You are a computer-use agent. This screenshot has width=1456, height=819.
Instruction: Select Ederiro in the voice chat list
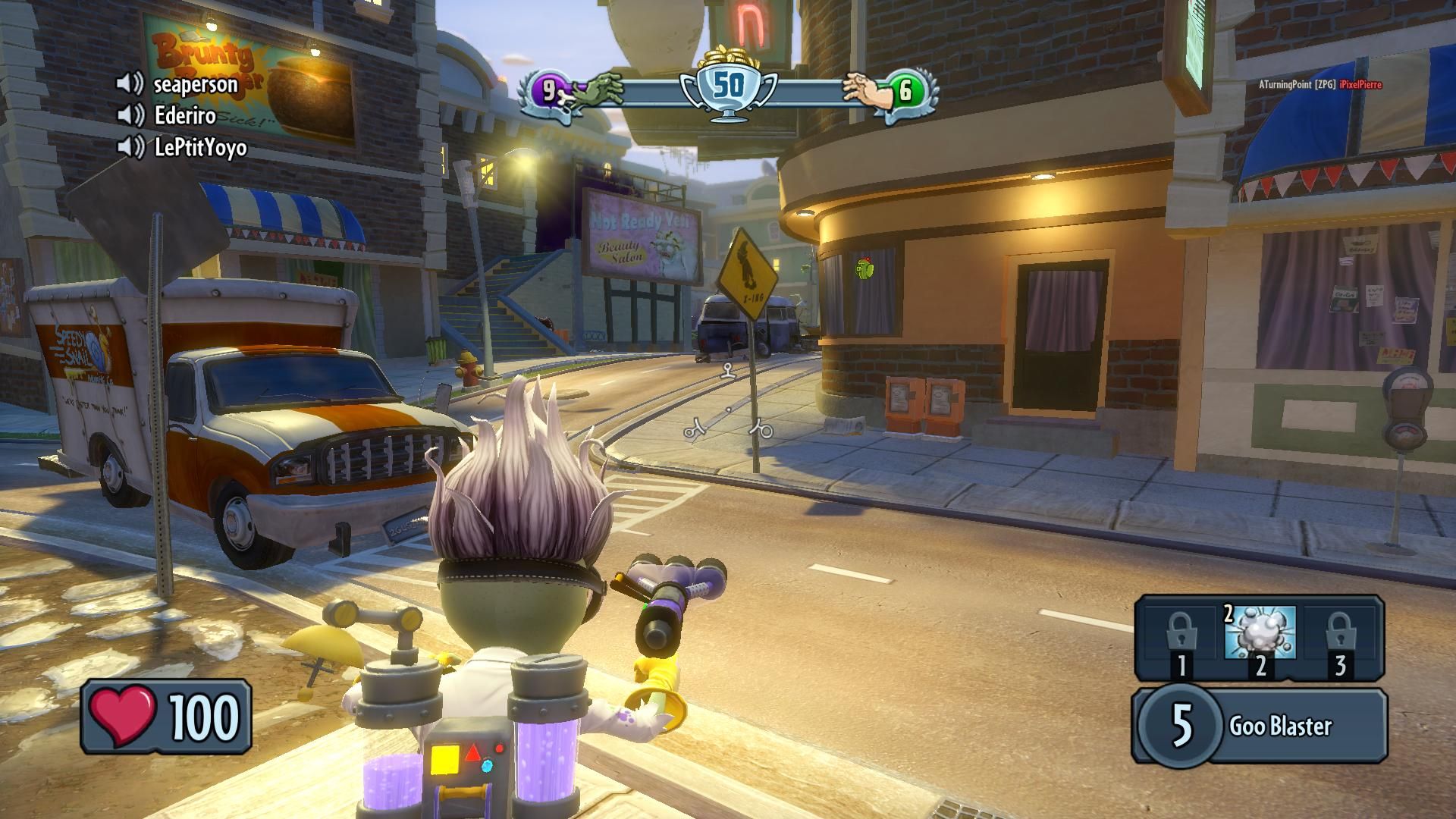(x=185, y=115)
